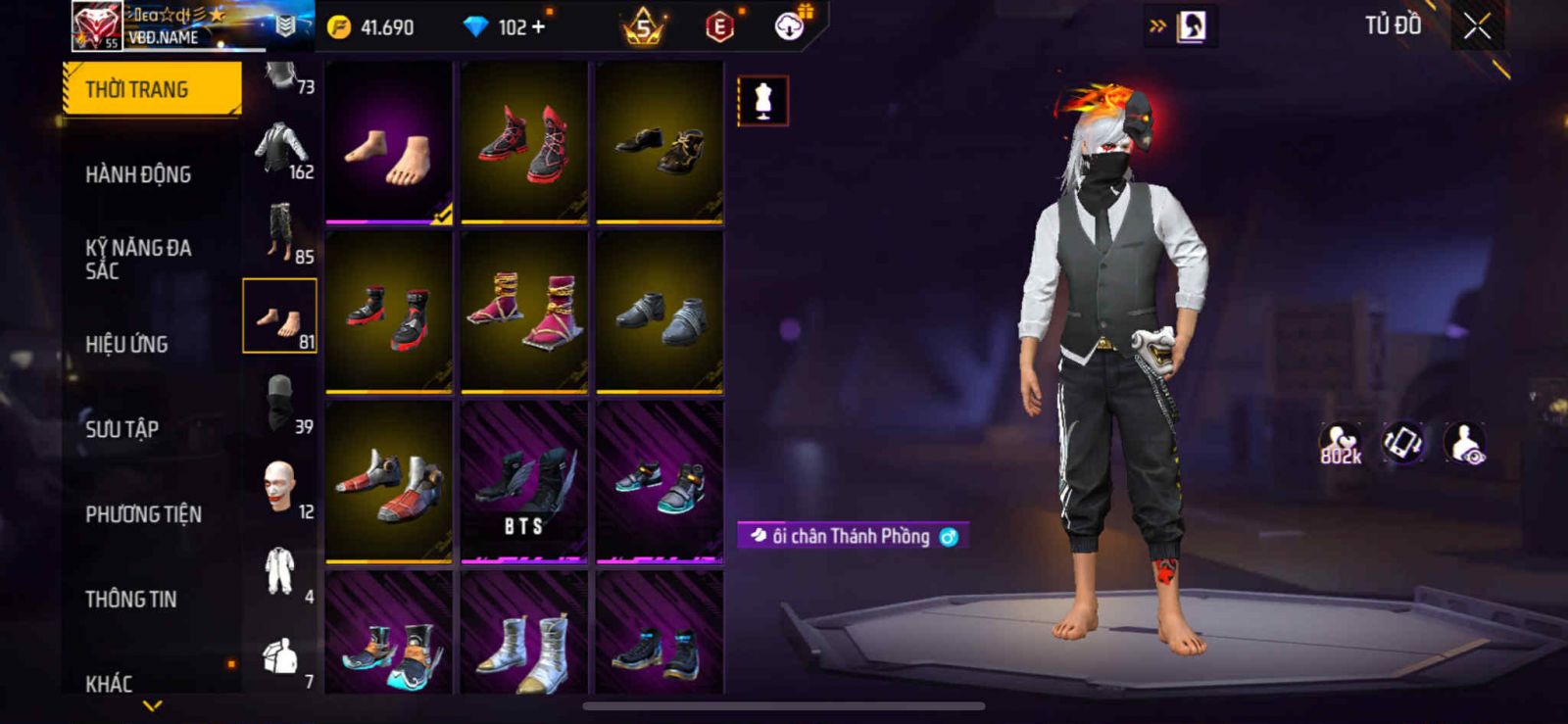The width and height of the screenshot is (1568, 724).
Task: Open the cloud download icon
Action: coord(790,26)
